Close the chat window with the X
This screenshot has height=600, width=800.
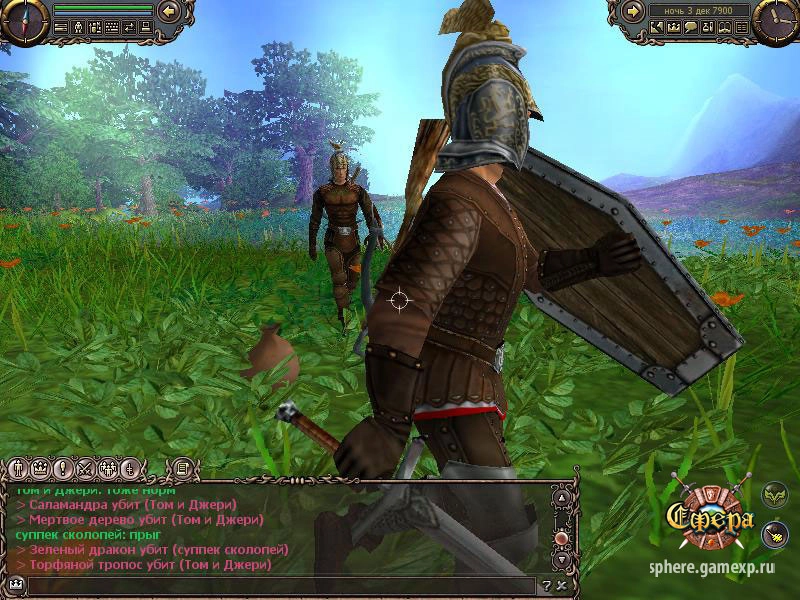pos(561,585)
